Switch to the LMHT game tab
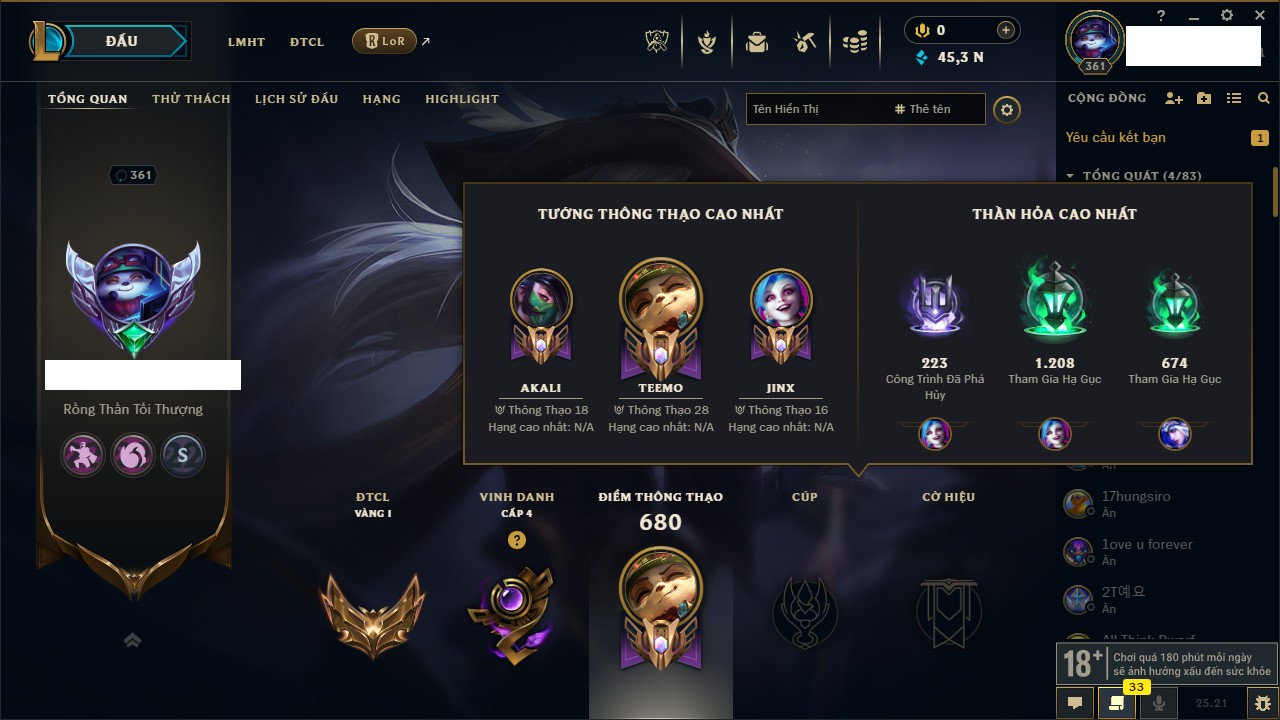This screenshot has height=720, width=1280. [246, 42]
